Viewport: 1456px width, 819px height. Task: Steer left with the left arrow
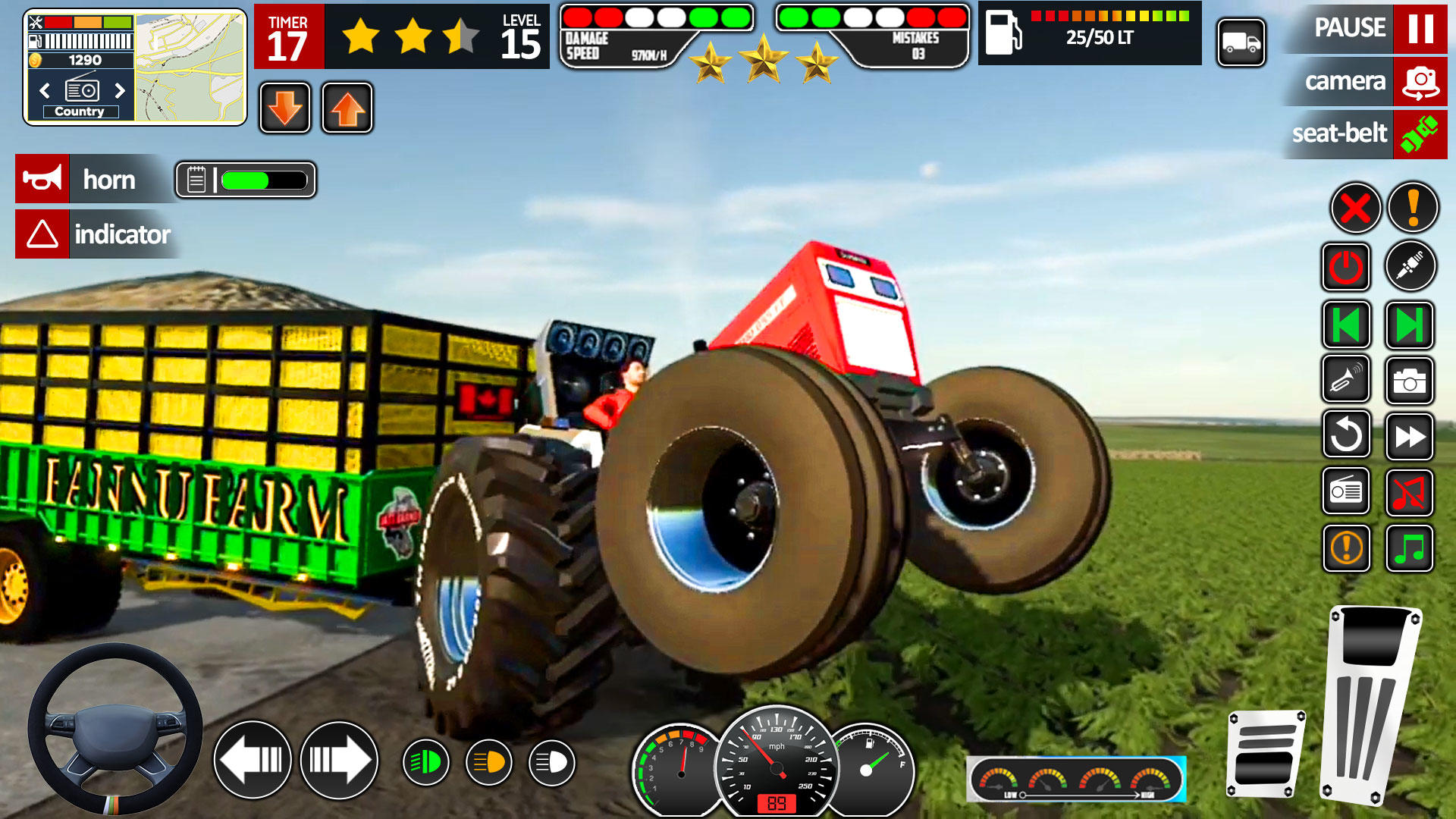tap(253, 760)
